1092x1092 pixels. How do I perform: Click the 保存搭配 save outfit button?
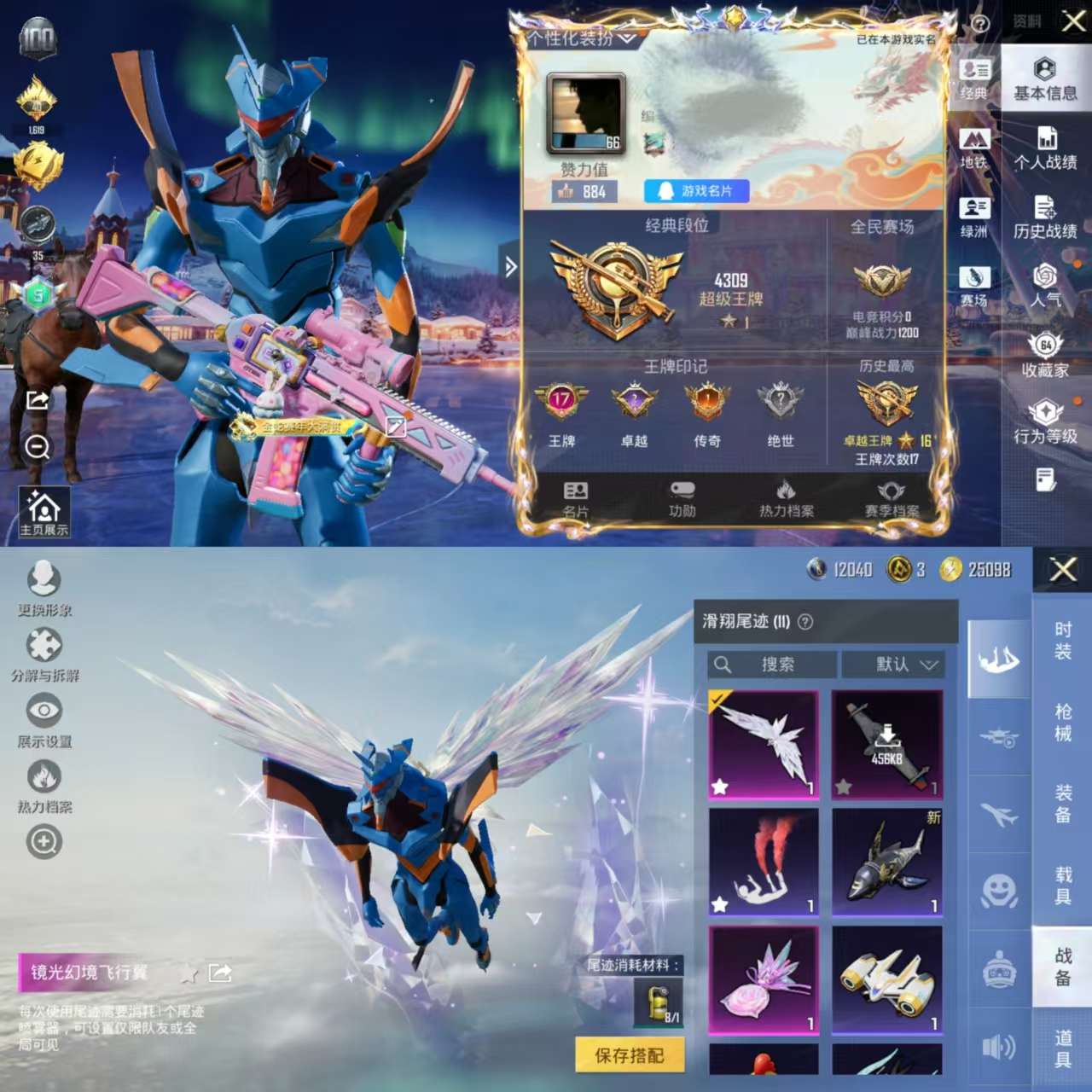(630, 1054)
